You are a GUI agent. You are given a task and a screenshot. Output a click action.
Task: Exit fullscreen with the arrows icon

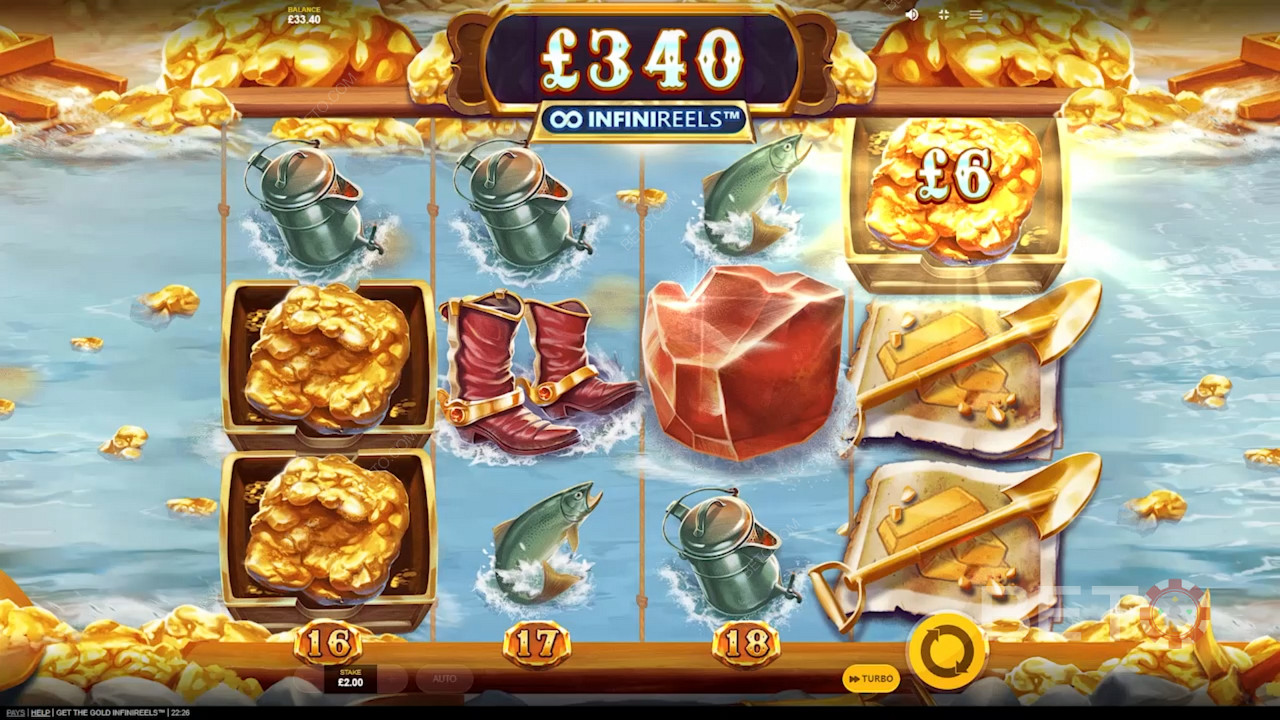[x=943, y=15]
